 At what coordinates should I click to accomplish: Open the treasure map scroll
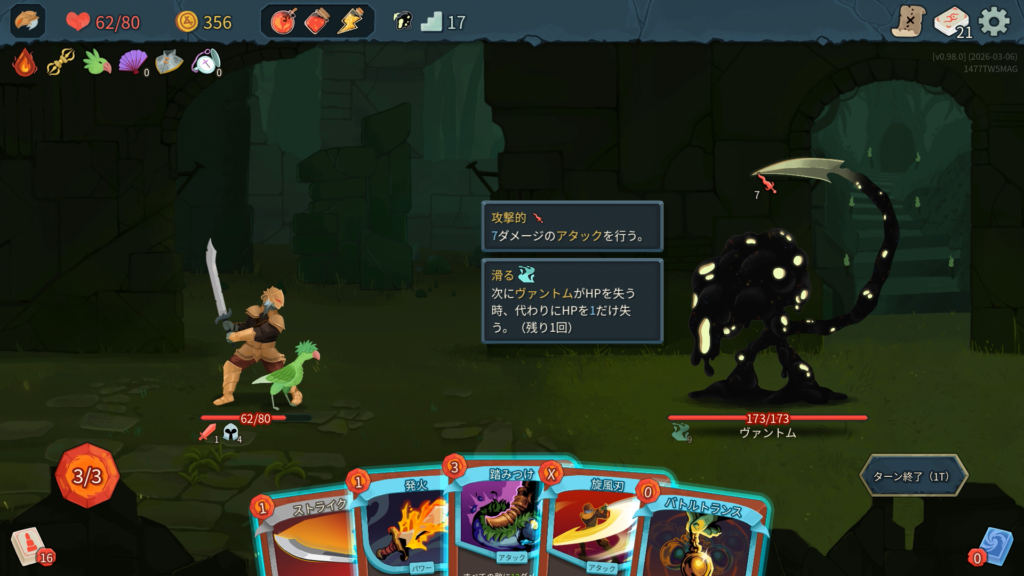[x=908, y=21]
